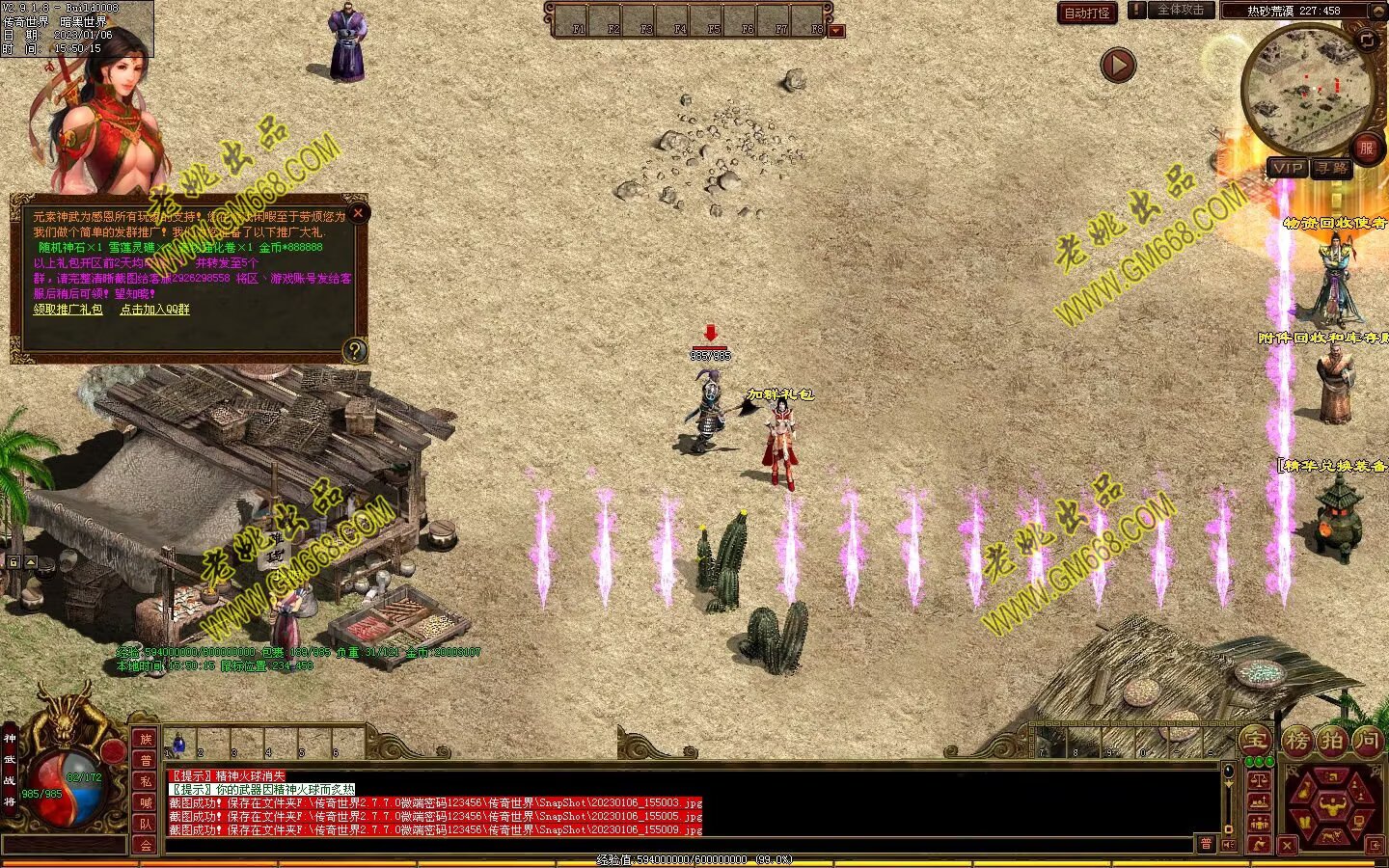Switch to the 私 private chat channel
Viewport: 1389px width, 868px height.
click(x=146, y=781)
